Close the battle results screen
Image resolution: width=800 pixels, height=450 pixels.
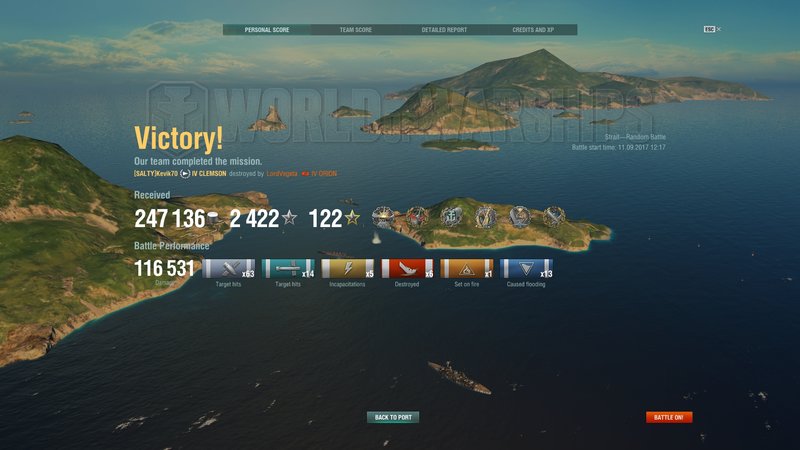pyautogui.click(x=718, y=29)
